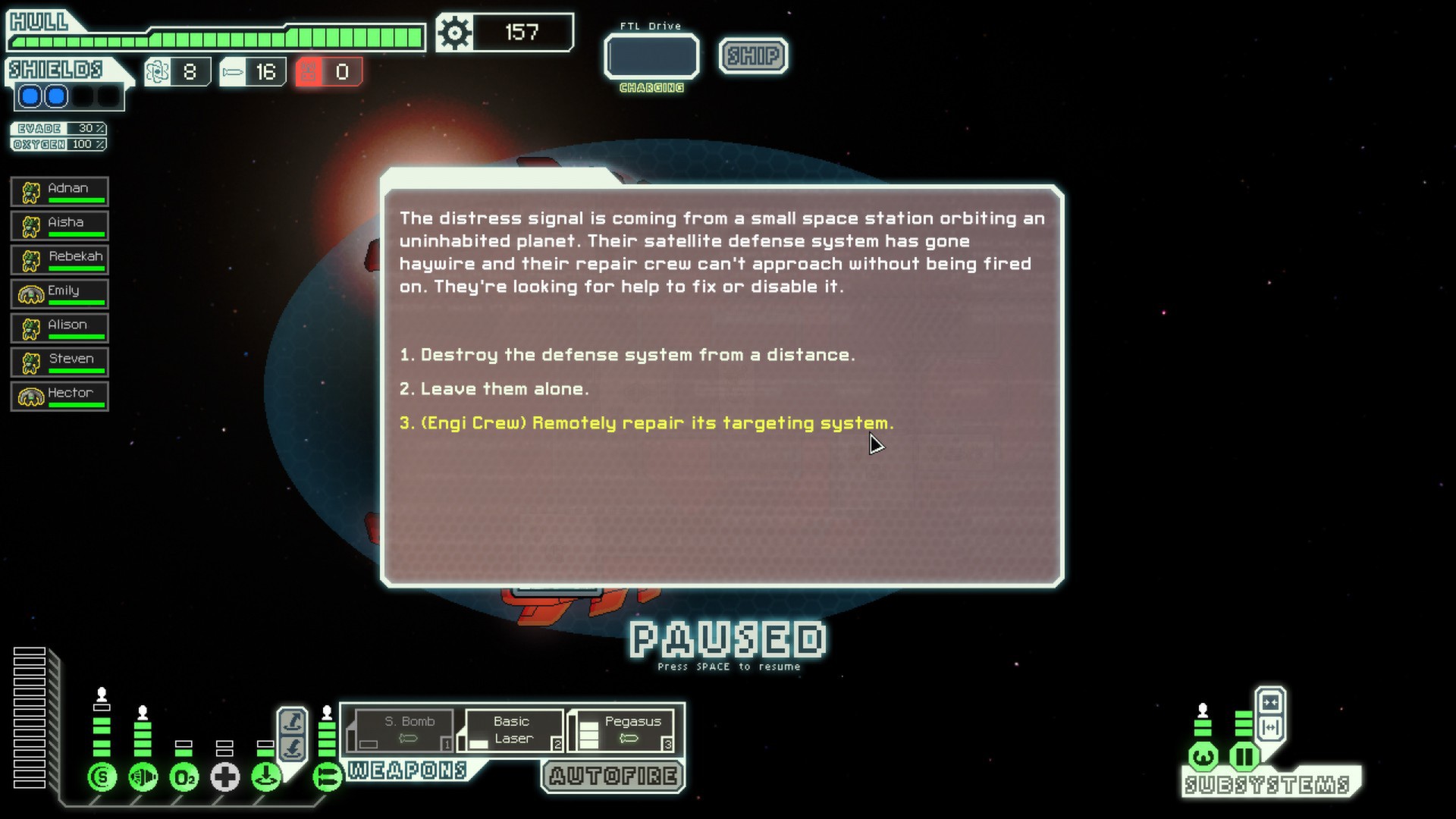Viewport: 1456px width, 819px height.
Task: Select the Engines system icon
Action: 143,777
